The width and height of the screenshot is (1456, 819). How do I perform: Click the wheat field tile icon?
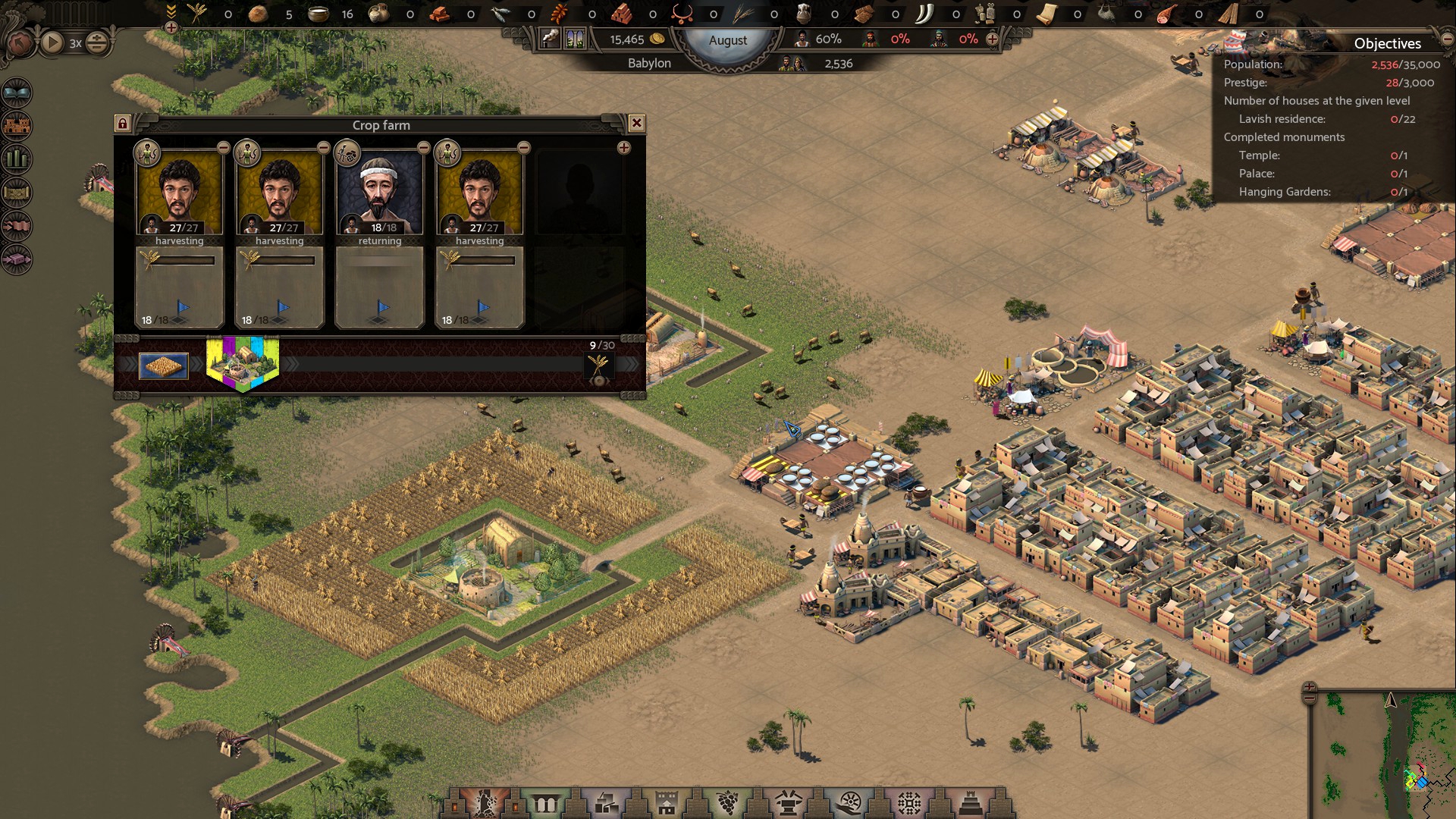coord(164,366)
